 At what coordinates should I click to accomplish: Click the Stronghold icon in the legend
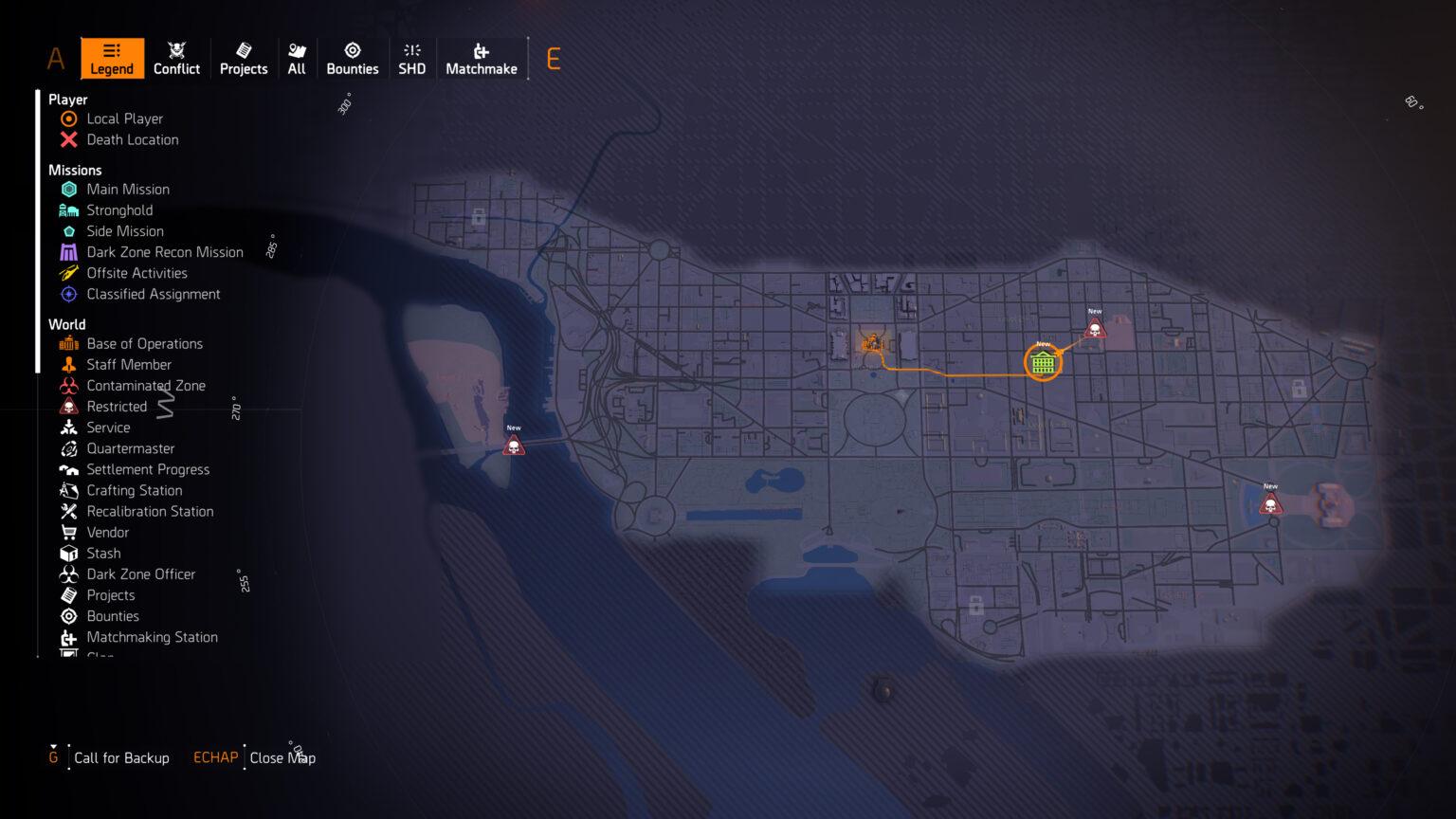pyautogui.click(x=68, y=209)
